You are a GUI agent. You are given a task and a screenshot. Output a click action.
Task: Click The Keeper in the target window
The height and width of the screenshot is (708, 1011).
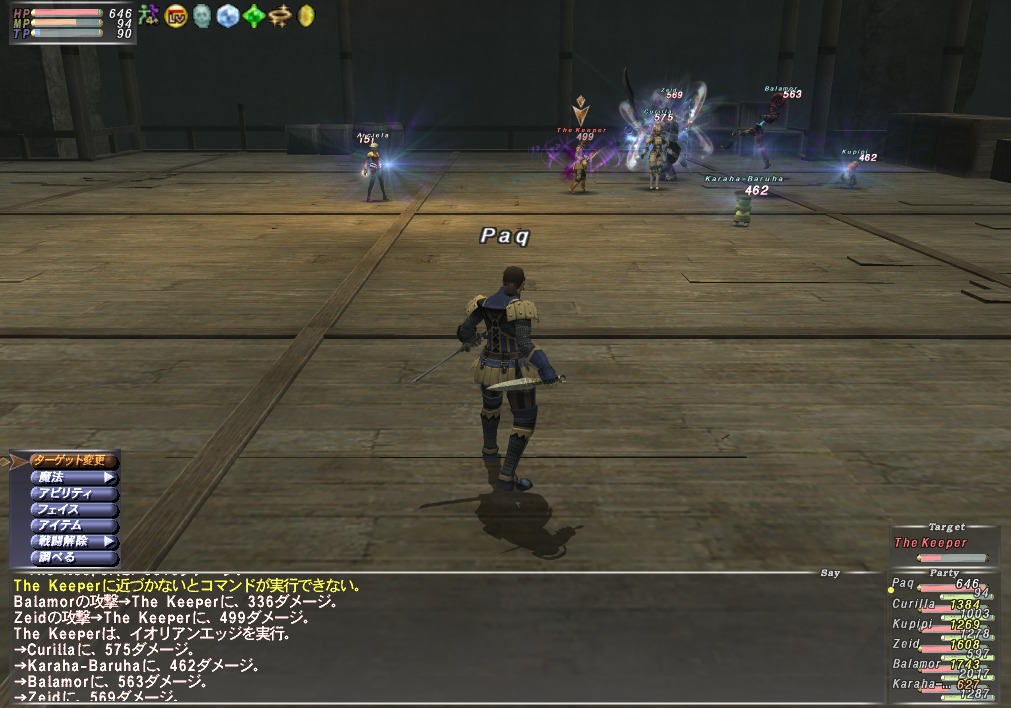[x=931, y=543]
